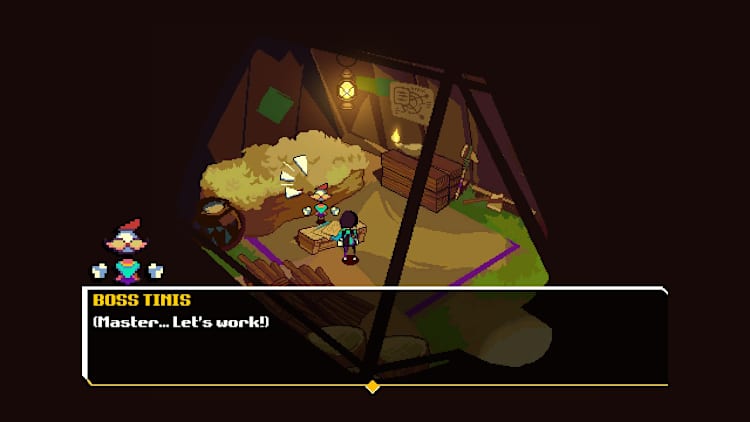The image size is (750, 422).
Task: Advance Boss Tinis's dialogue box
Action: pyautogui.click(x=375, y=336)
